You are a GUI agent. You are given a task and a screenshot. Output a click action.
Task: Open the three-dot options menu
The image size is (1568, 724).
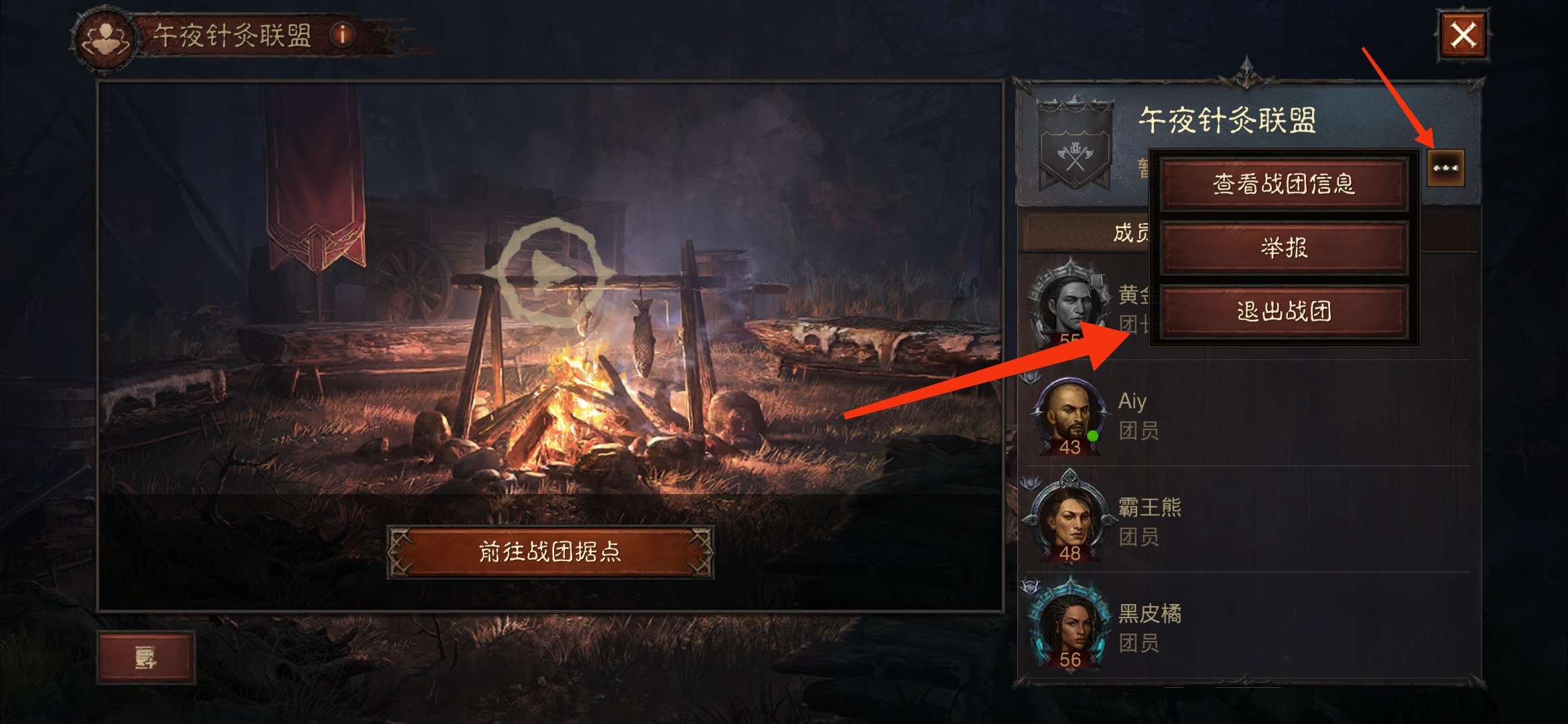(x=1445, y=168)
